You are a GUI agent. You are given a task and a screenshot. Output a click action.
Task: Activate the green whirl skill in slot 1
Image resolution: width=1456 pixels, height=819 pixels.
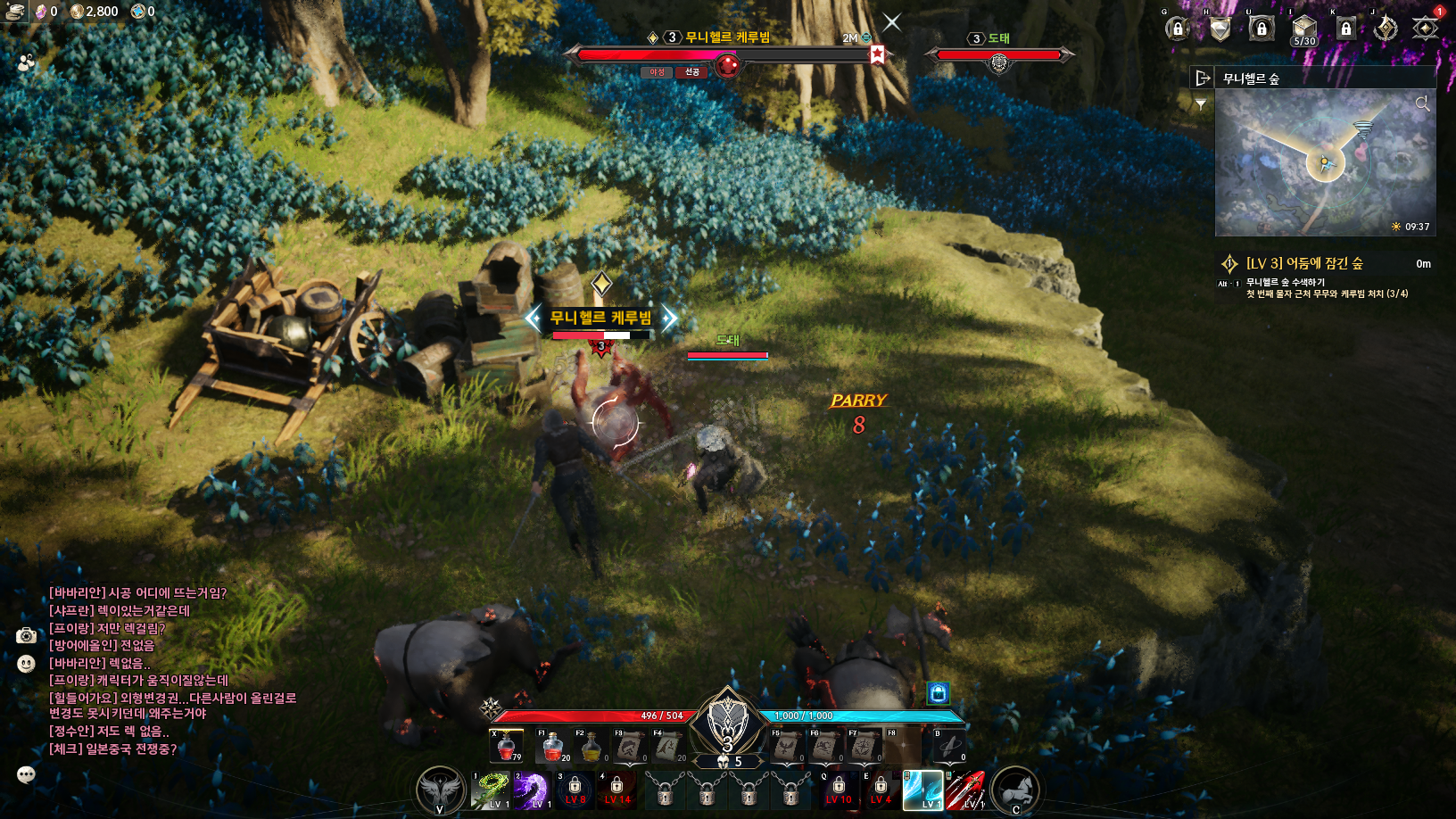tap(491, 790)
